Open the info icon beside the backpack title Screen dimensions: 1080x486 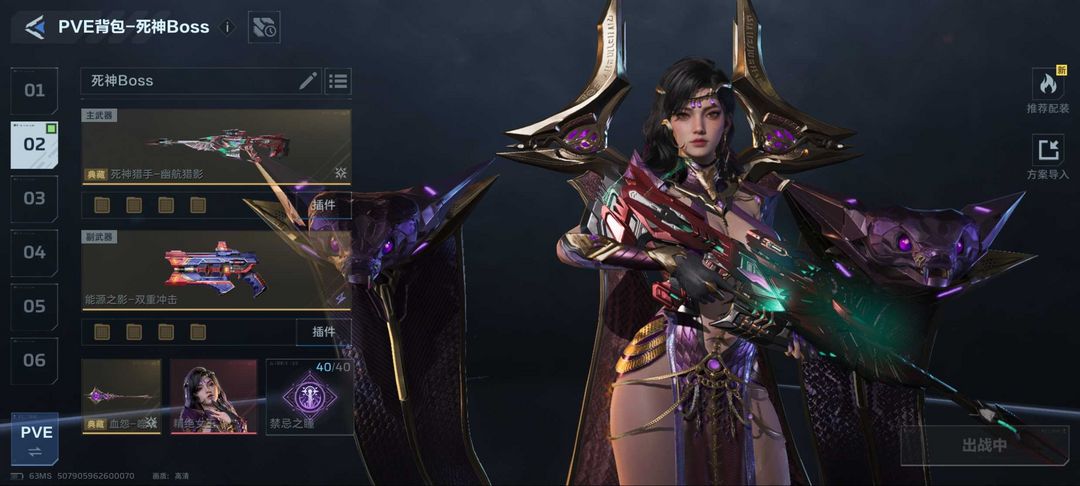tap(227, 27)
